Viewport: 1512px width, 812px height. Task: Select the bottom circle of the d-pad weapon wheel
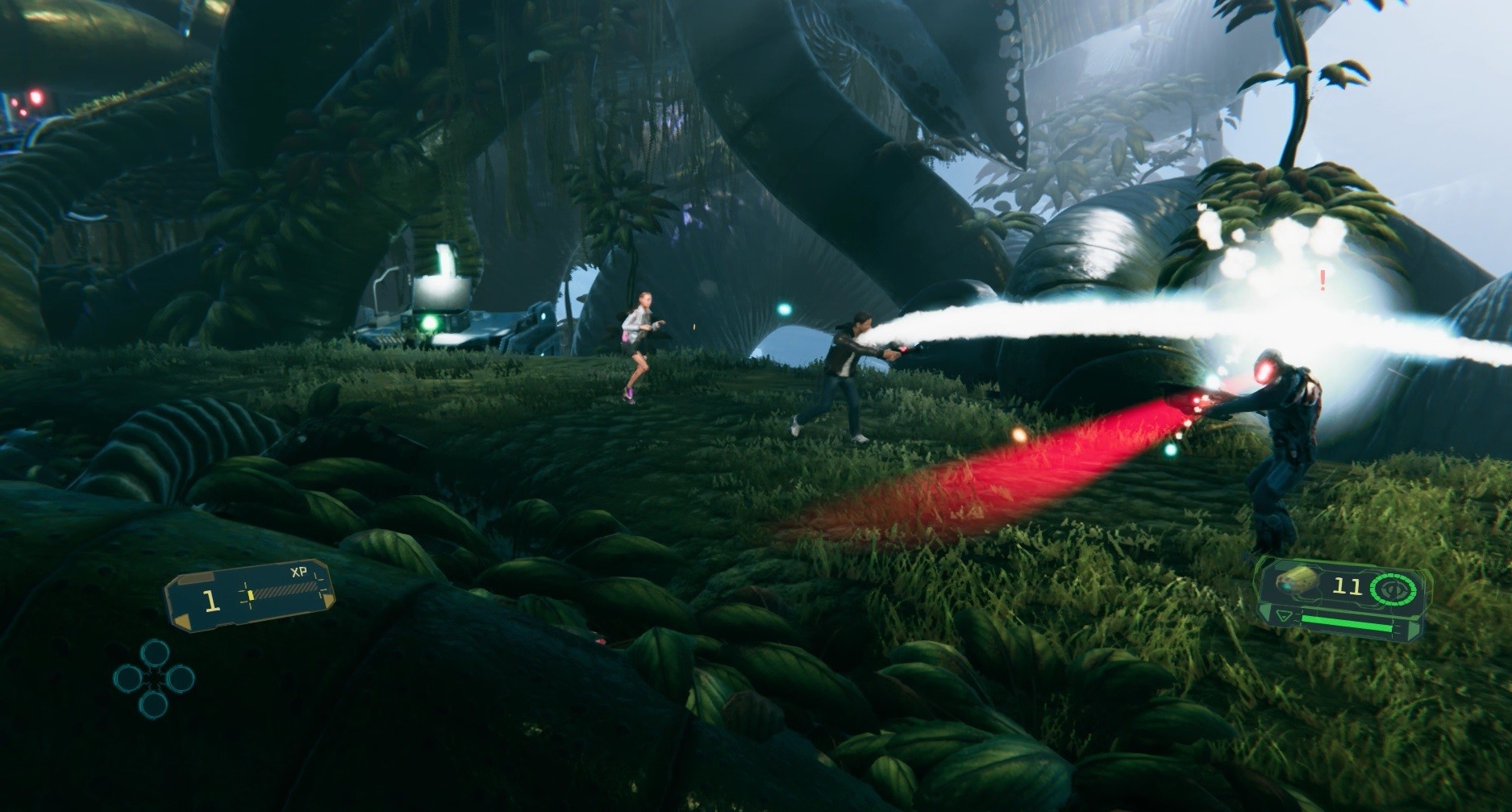tap(154, 702)
